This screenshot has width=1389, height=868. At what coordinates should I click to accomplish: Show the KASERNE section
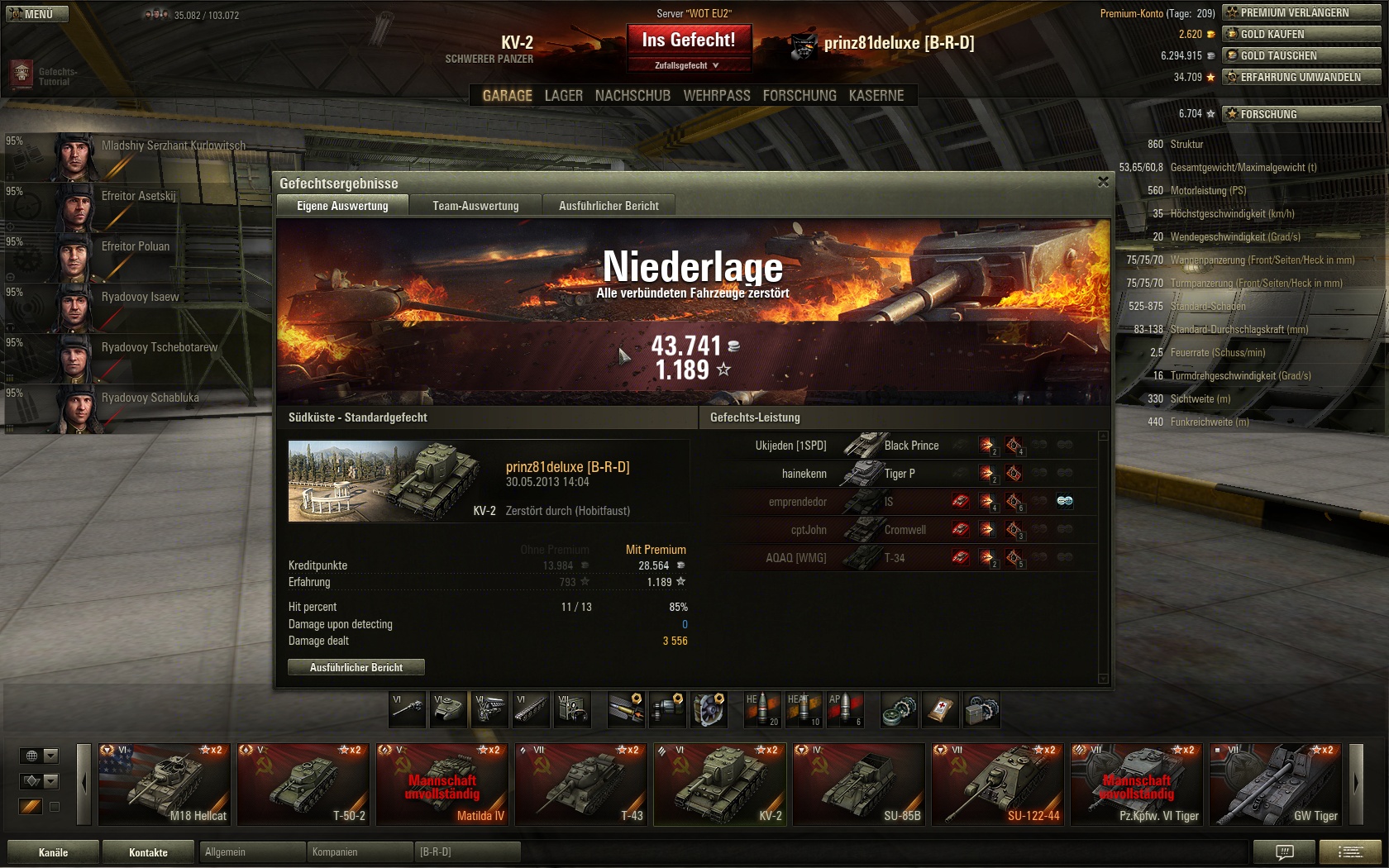pyautogui.click(x=876, y=96)
